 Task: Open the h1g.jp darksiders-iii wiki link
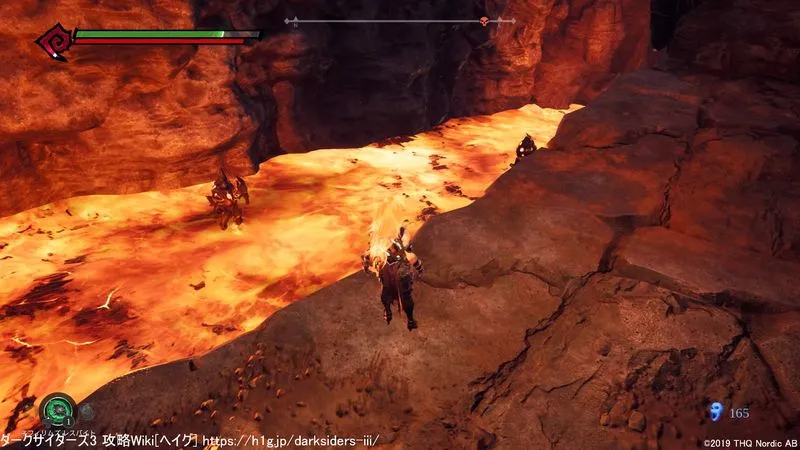coord(291,440)
